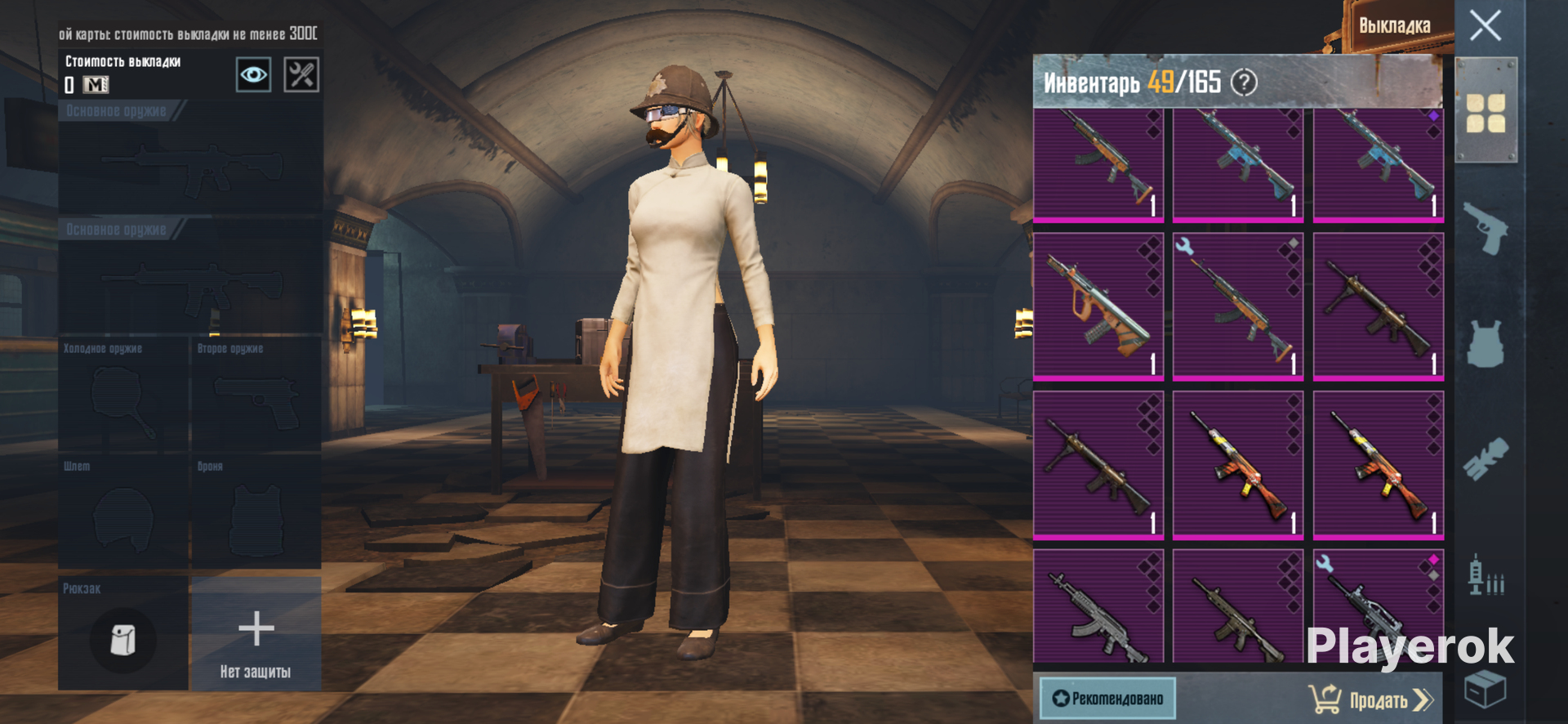Select the AUG bullpup rifle slot
Screen dimensions: 1568x724
[x=1098, y=306]
